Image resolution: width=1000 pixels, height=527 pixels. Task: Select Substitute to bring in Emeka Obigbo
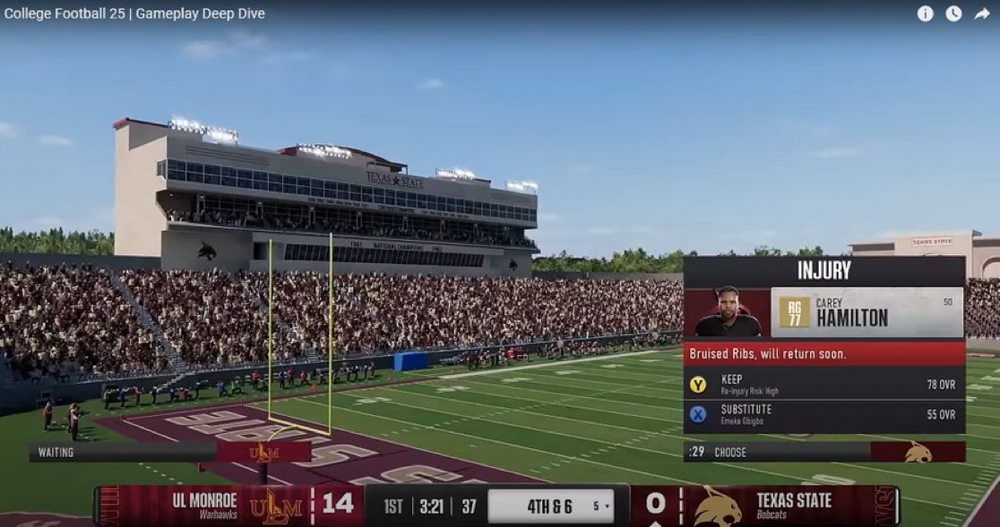pyautogui.click(x=823, y=414)
